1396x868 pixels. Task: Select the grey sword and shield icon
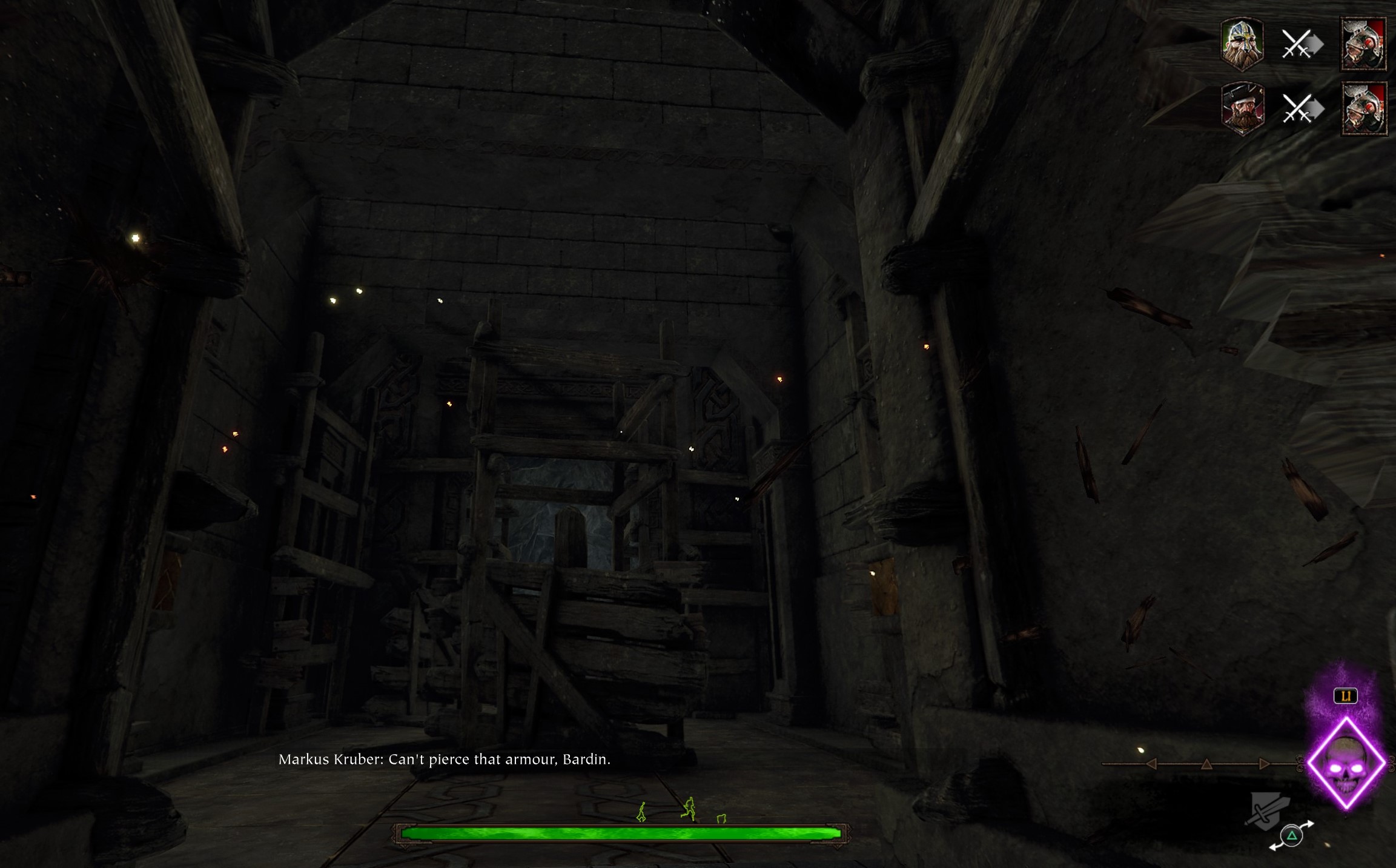(x=1267, y=810)
